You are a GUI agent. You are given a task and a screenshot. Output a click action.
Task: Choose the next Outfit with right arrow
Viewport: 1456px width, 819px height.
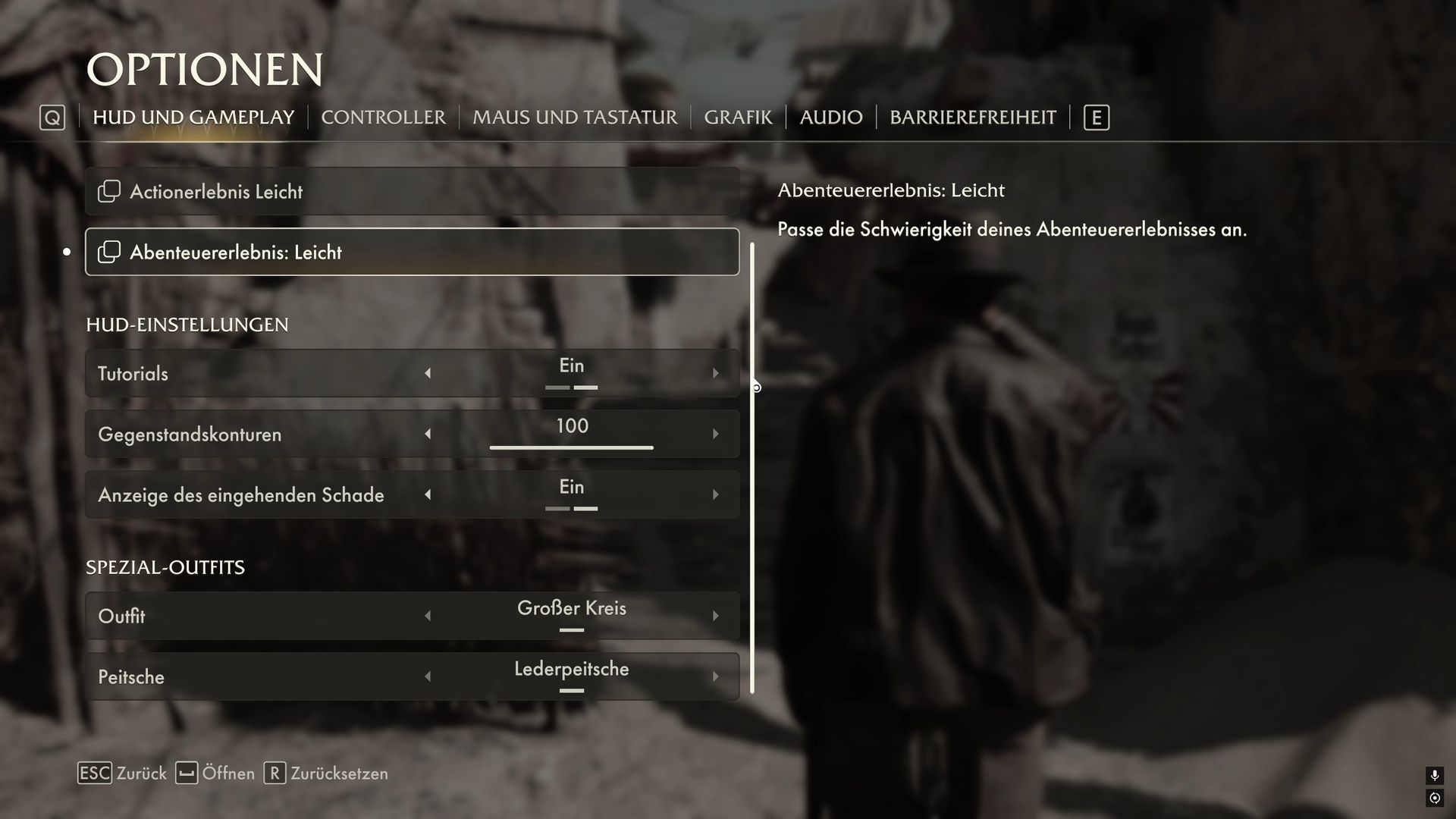coord(715,616)
